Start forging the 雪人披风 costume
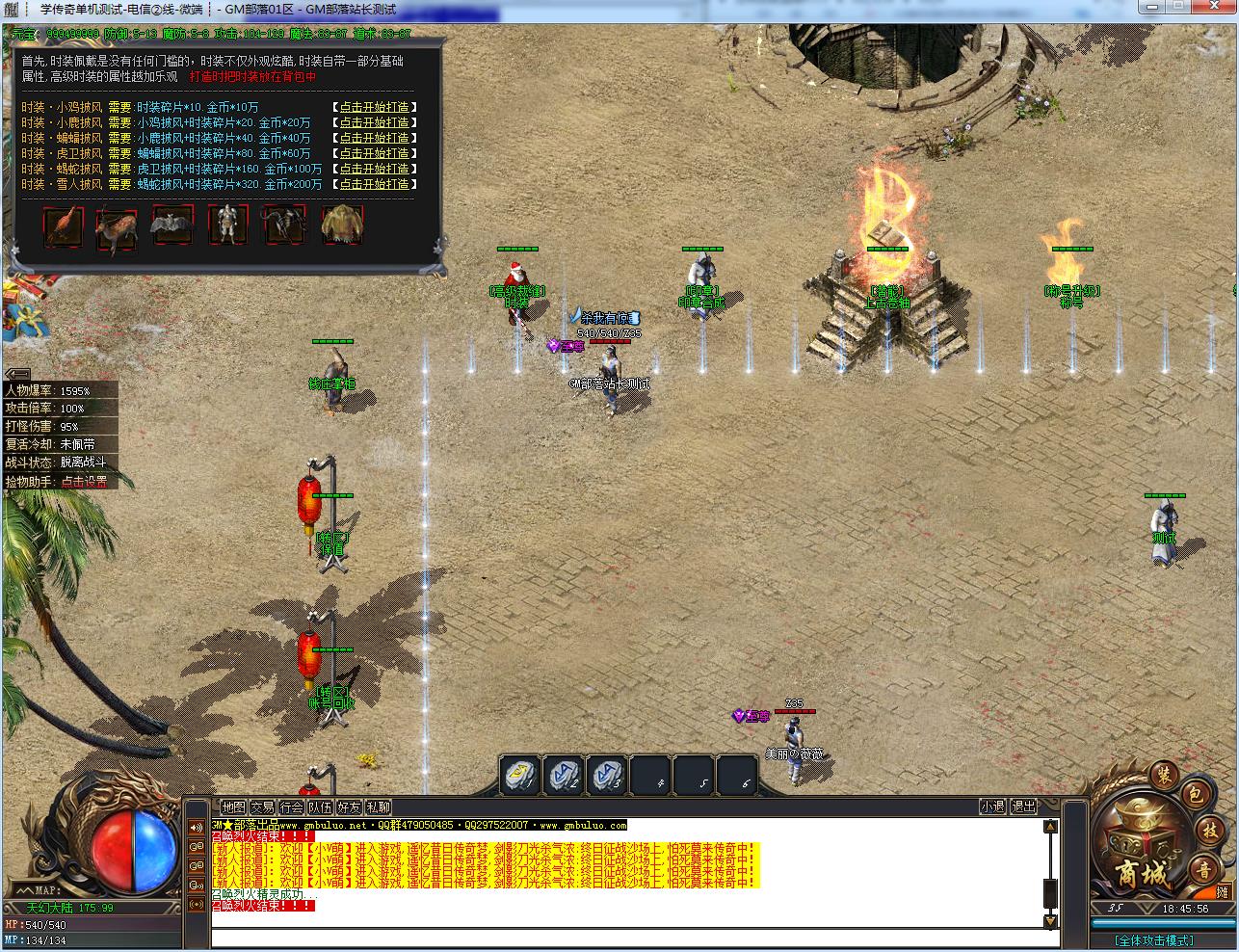 374,184
